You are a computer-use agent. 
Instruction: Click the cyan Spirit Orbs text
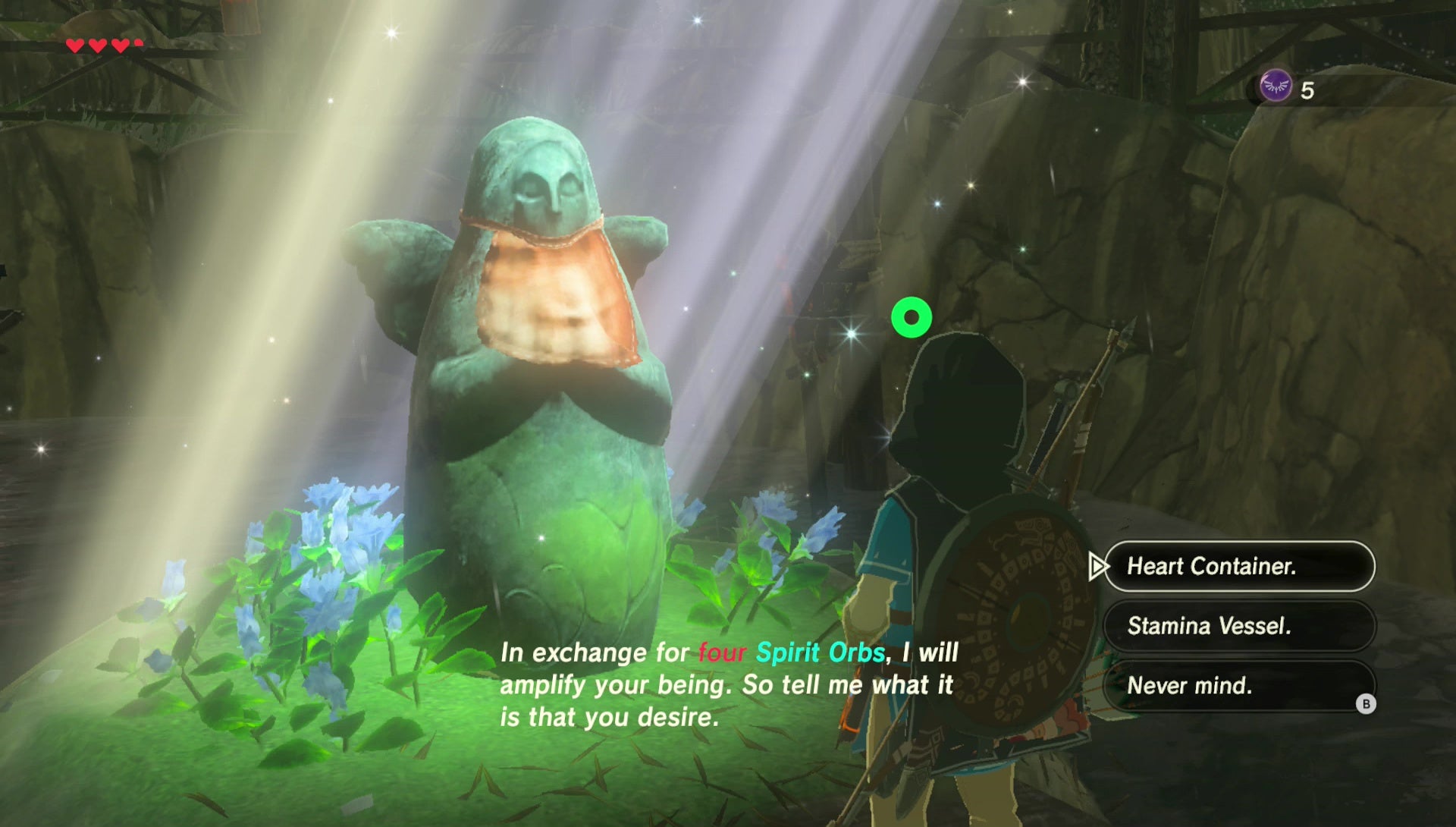tap(823, 651)
